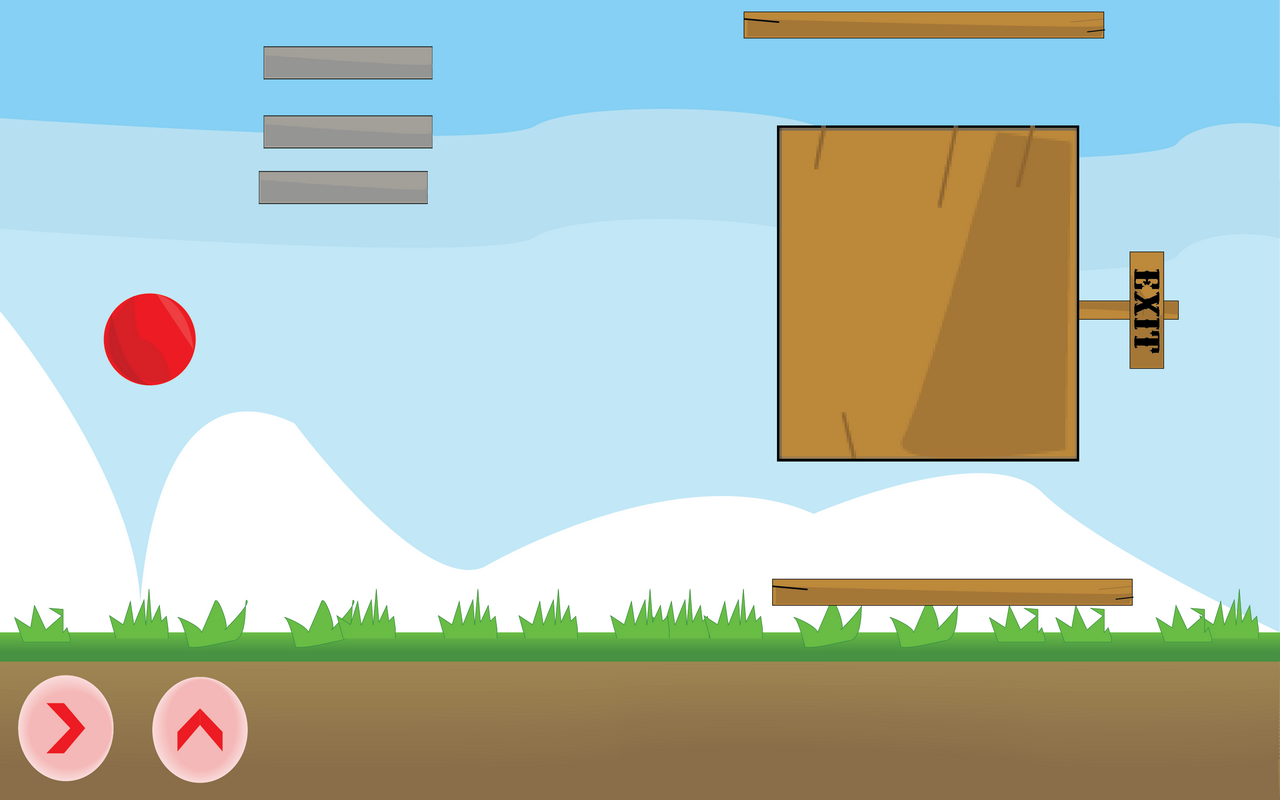Click the red ball character
Screen dimensions: 1280x800
[x=150, y=340]
